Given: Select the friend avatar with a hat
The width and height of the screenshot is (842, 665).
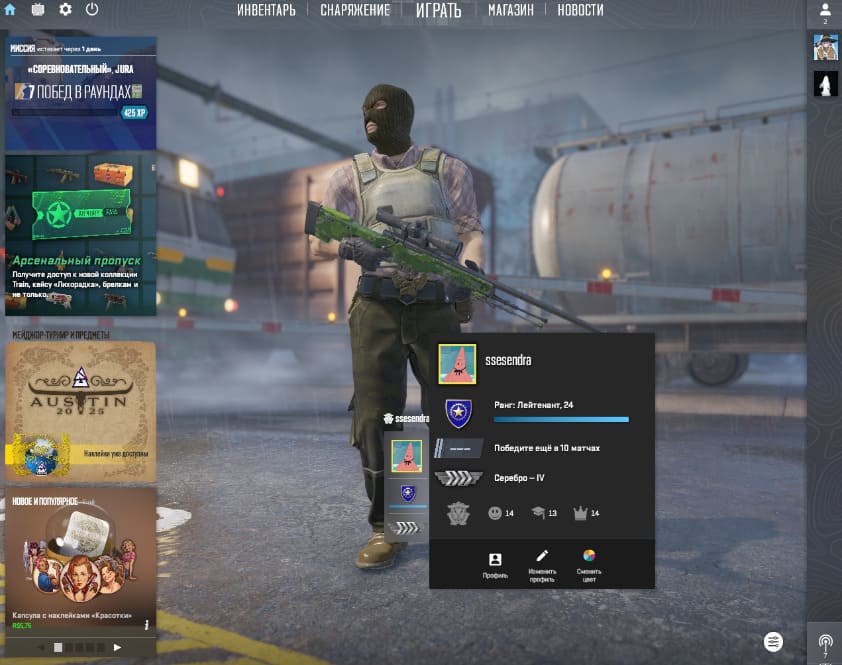Looking at the screenshot, I should point(825,47).
